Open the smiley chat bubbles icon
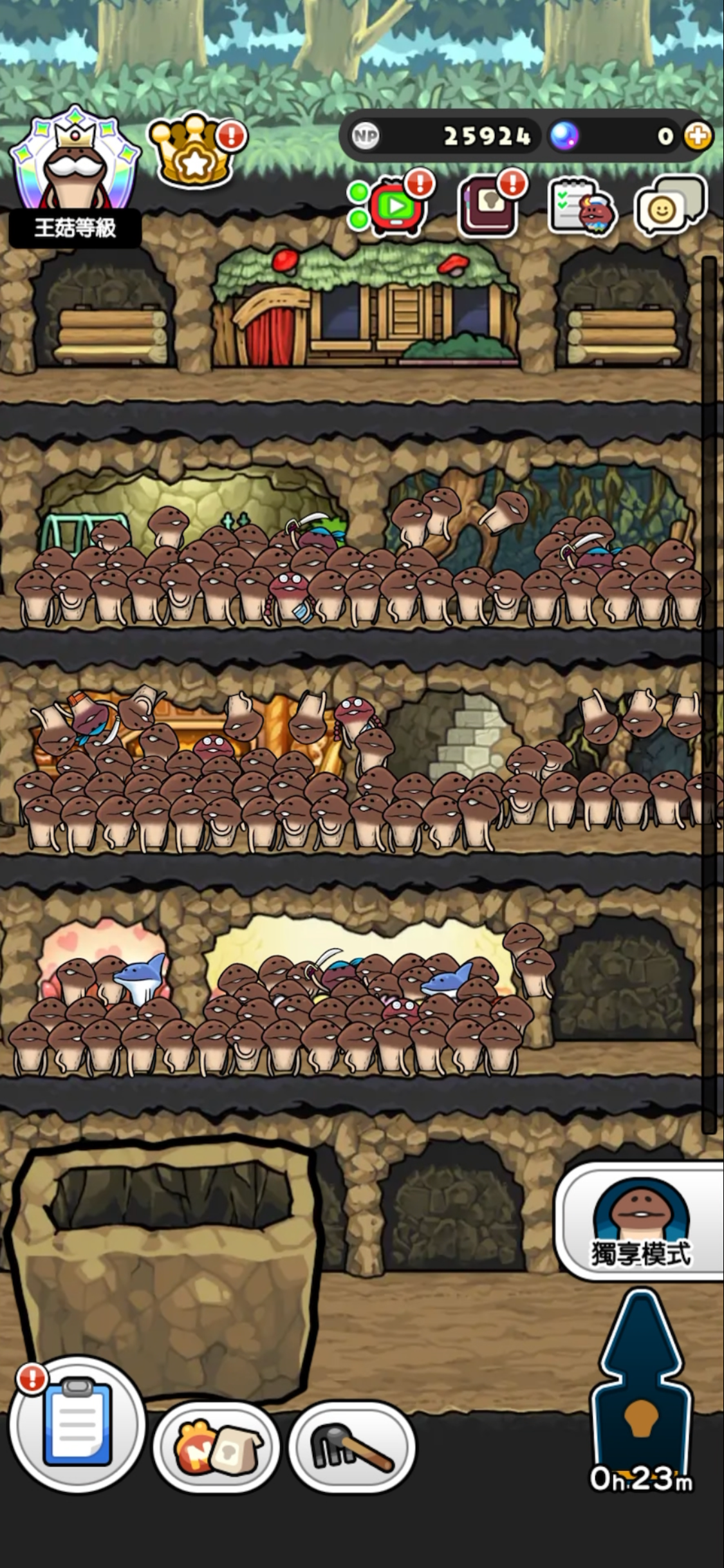This screenshot has height=1568, width=724. coord(669,205)
